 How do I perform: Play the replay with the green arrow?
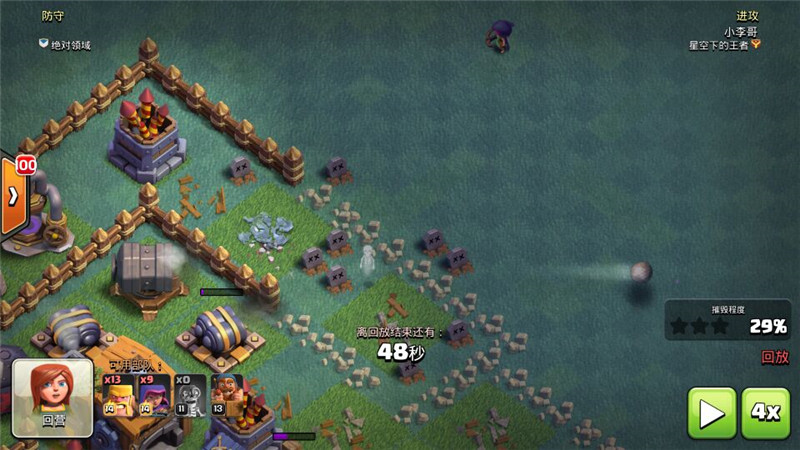click(x=711, y=412)
